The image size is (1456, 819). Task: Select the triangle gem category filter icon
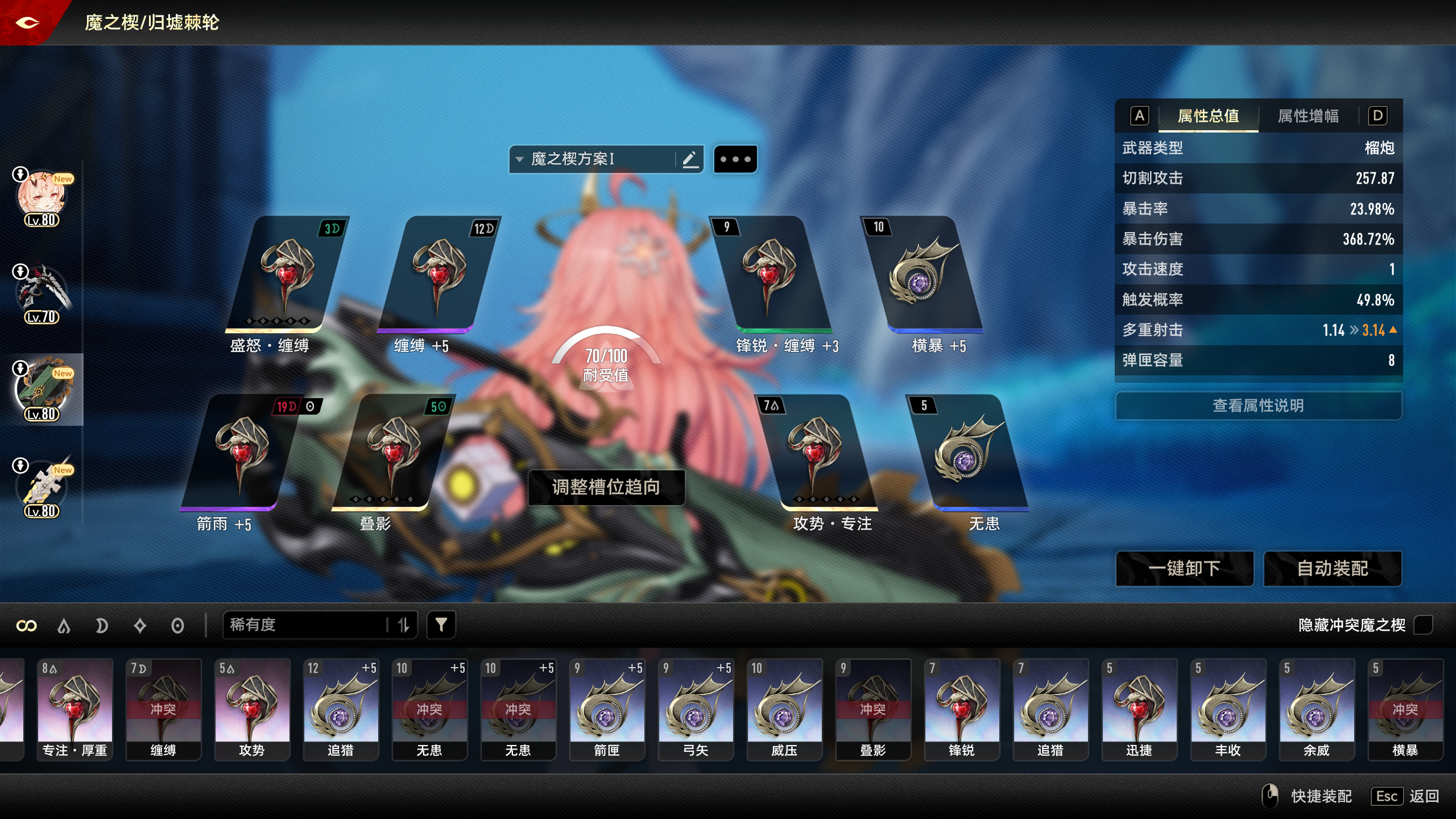[x=64, y=625]
